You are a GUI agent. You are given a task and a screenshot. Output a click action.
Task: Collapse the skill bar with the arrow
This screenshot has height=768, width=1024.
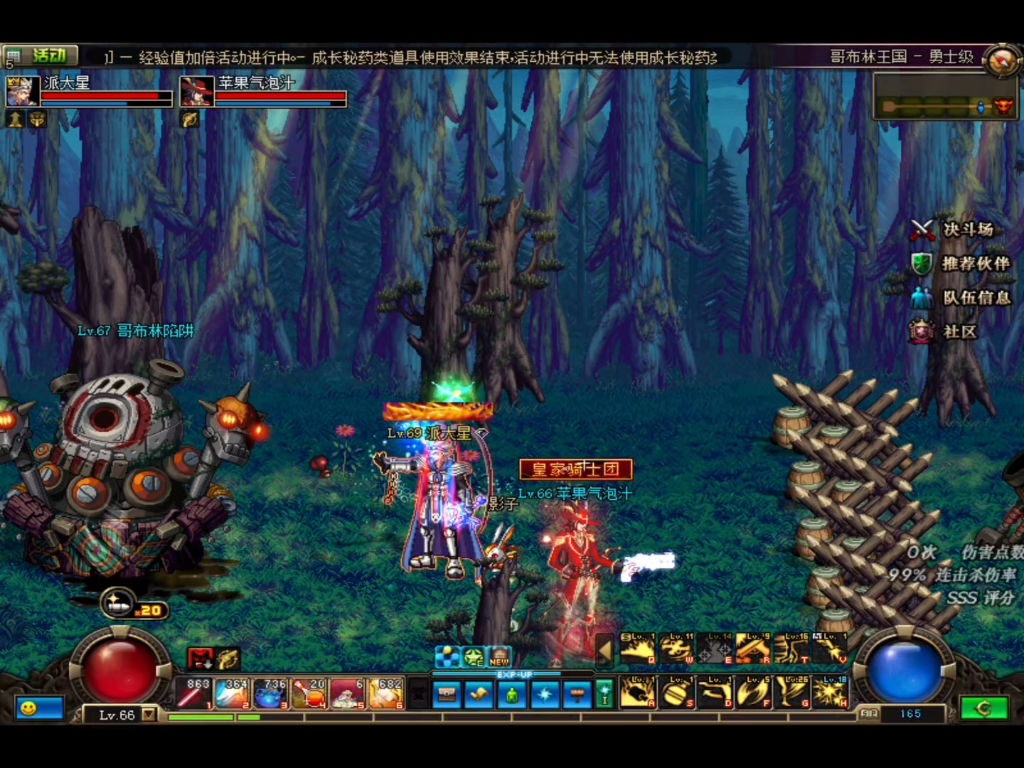pos(605,650)
